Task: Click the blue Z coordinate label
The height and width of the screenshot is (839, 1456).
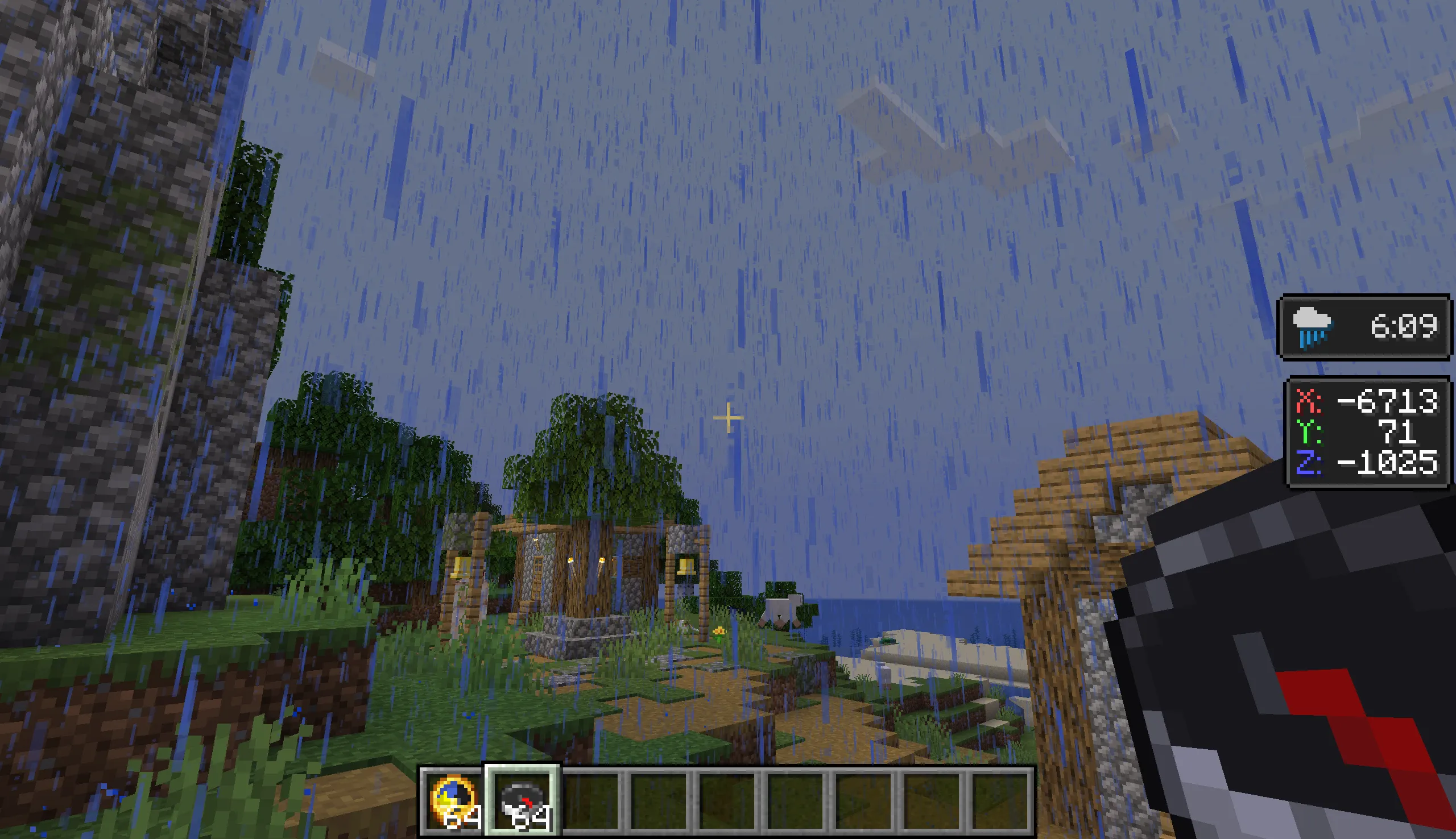Action: tap(1308, 464)
